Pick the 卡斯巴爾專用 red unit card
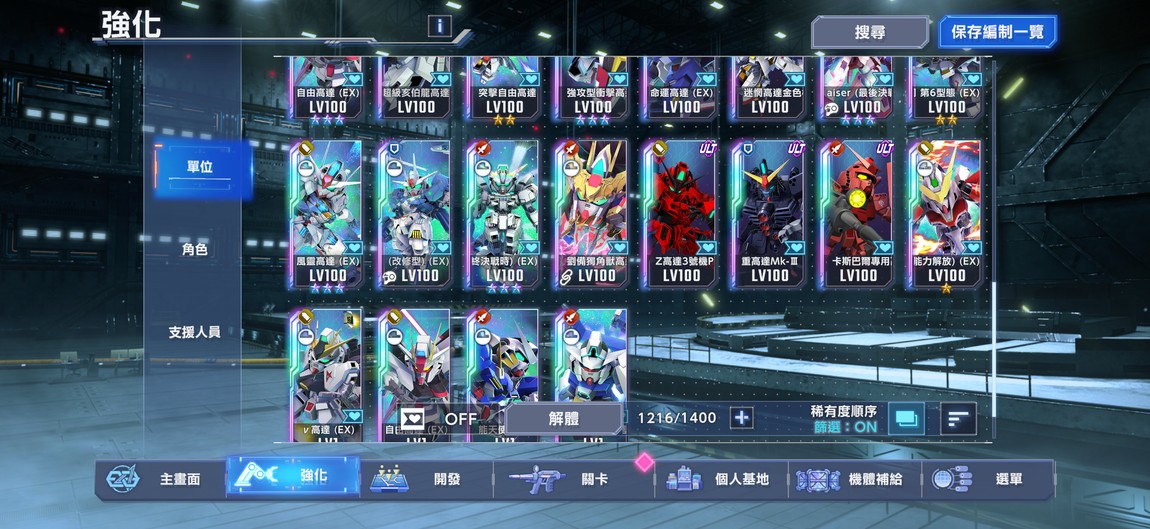The width and height of the screenshot is (1150, 529). (x=857, y=215)
